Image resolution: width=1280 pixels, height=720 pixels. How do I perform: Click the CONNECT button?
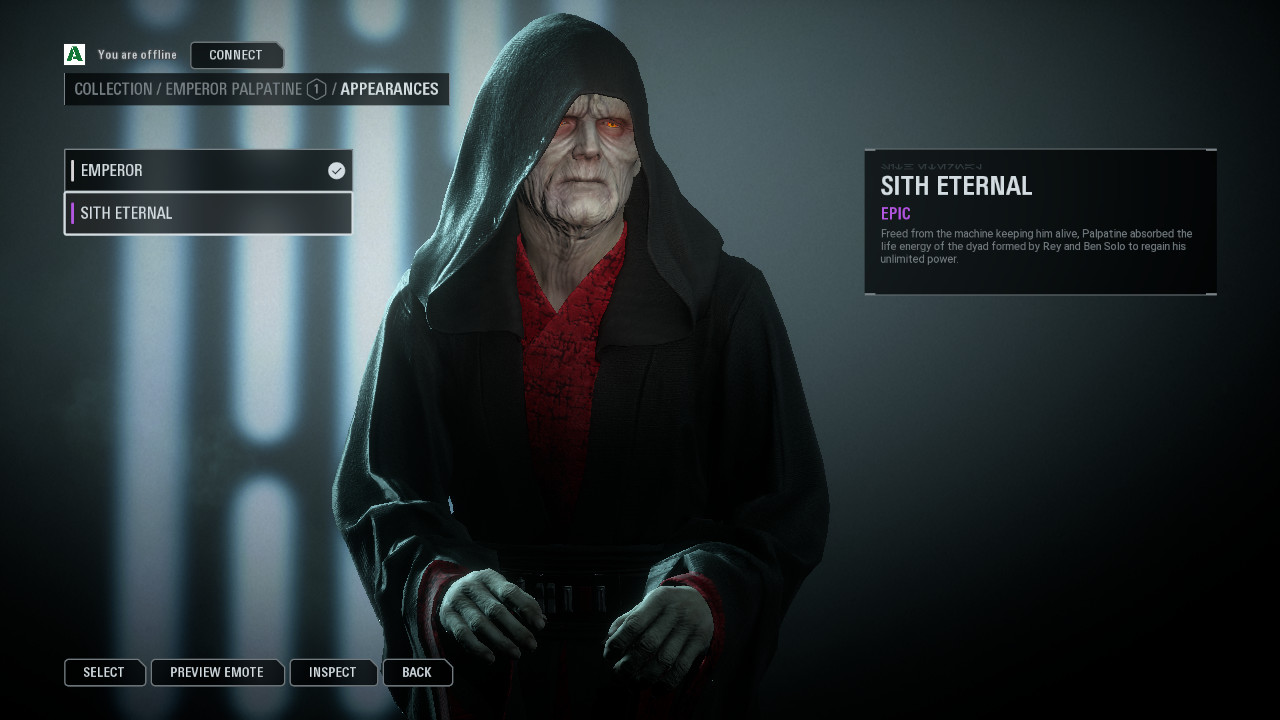(237, 55)
